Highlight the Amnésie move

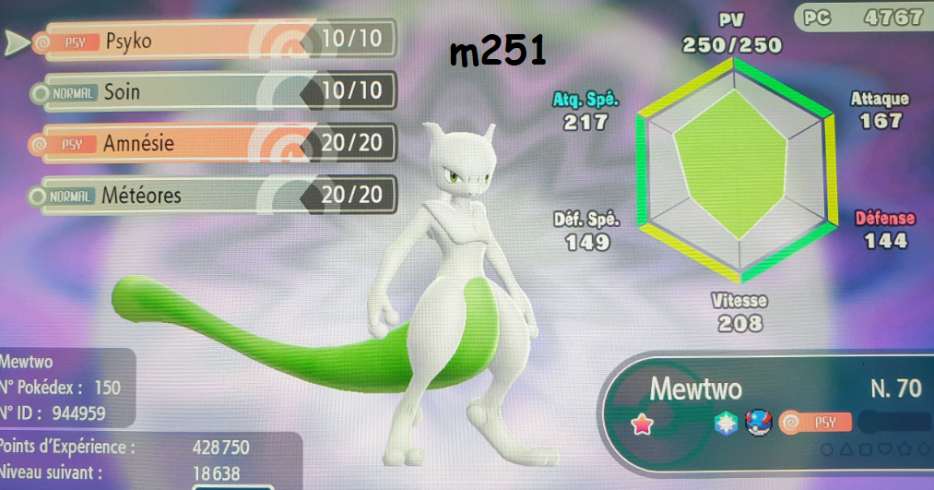[210, 144]
